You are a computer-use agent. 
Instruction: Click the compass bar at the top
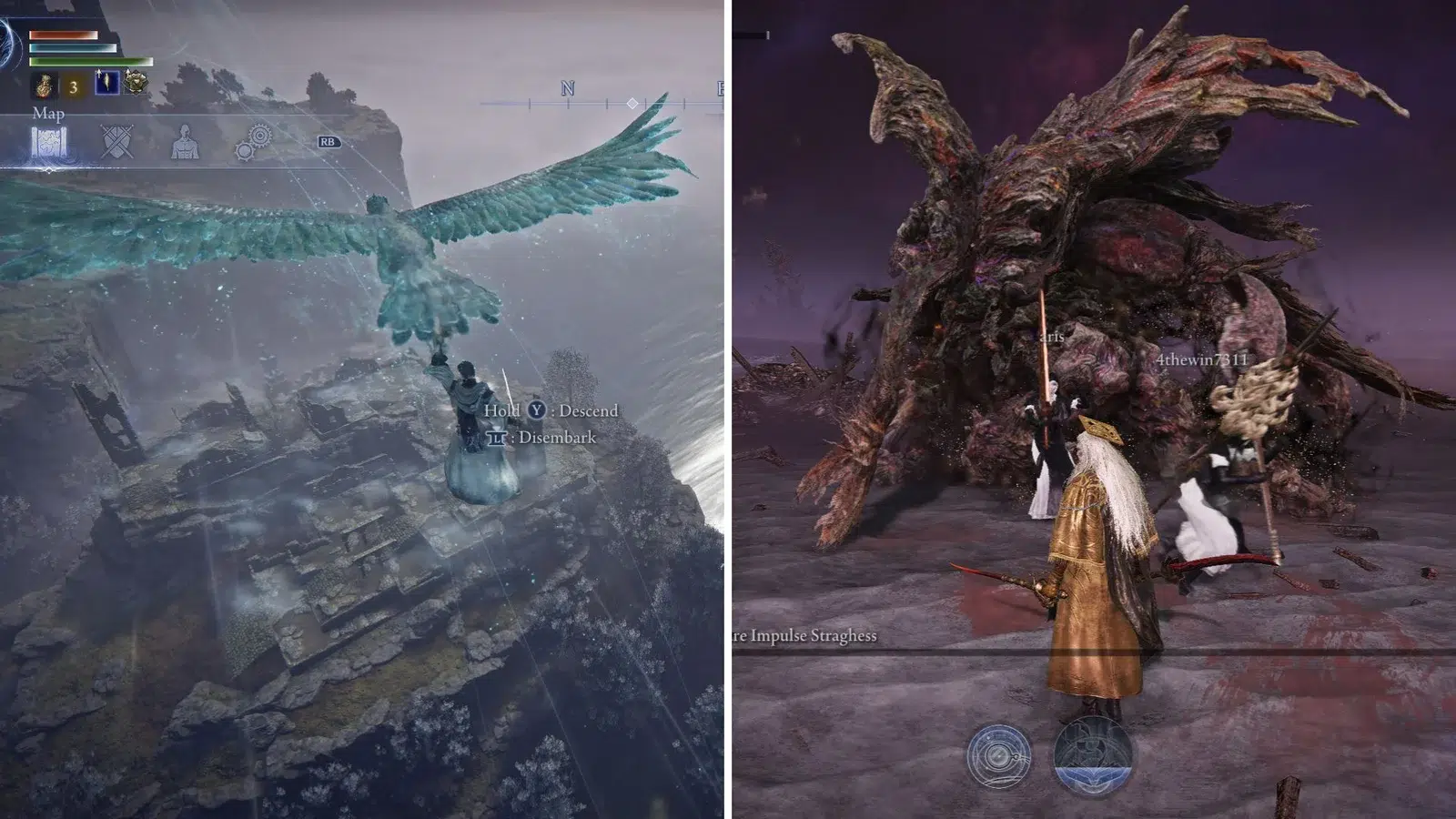coord(601,103)
